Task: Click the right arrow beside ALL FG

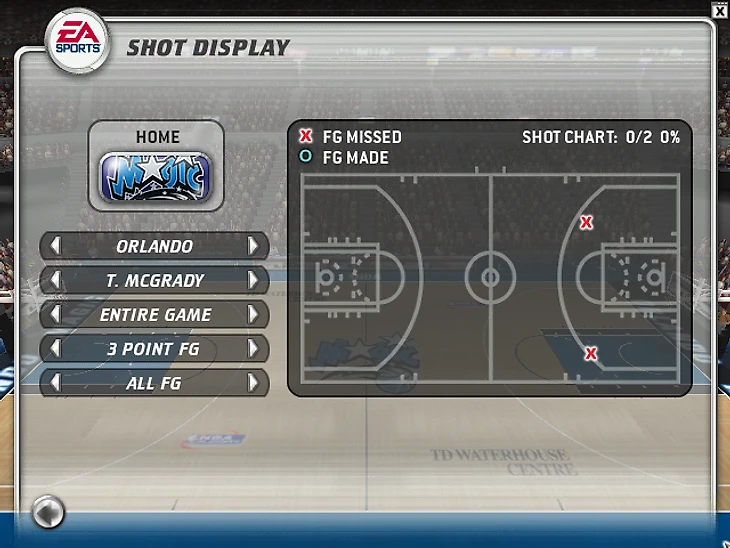Action: click(254, 383)
